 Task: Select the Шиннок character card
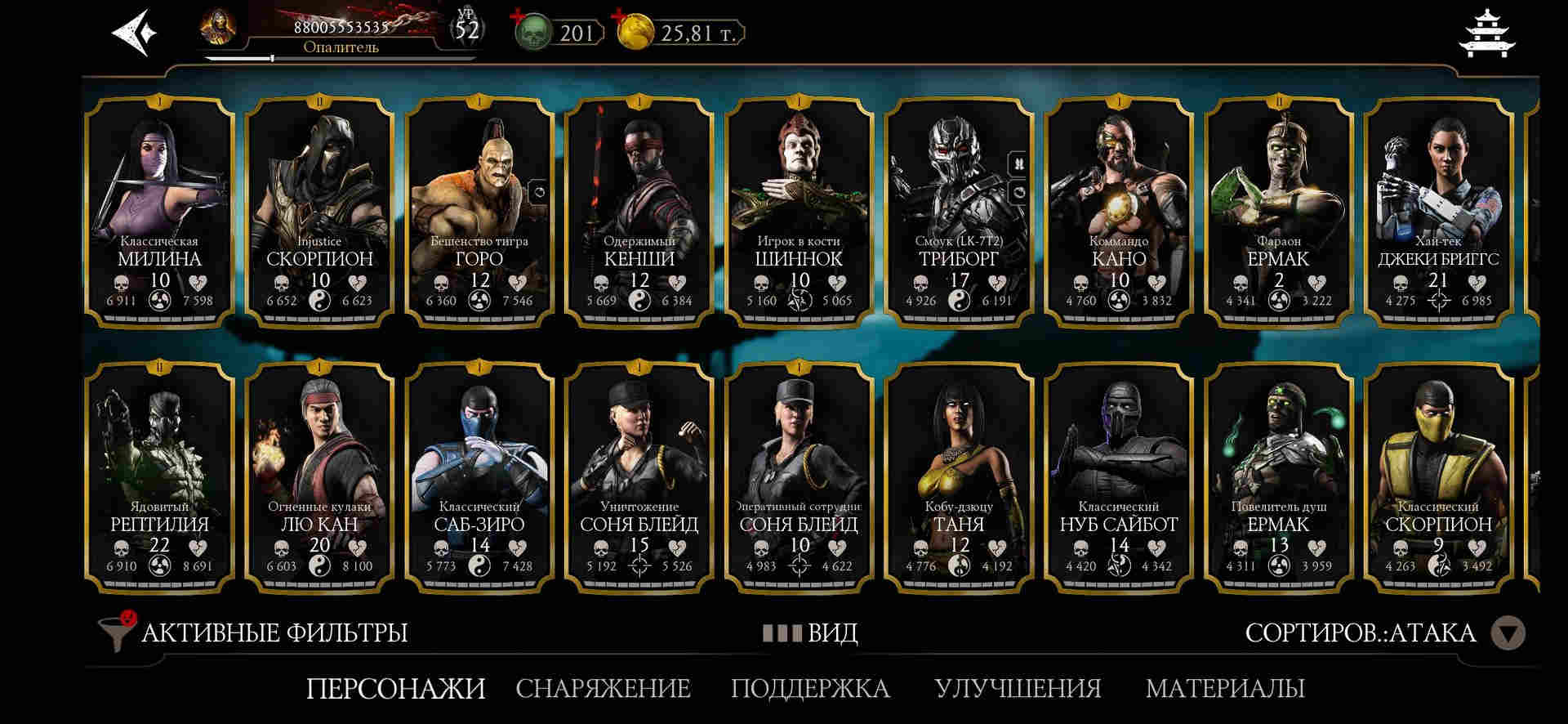click(x=799, y=212)
